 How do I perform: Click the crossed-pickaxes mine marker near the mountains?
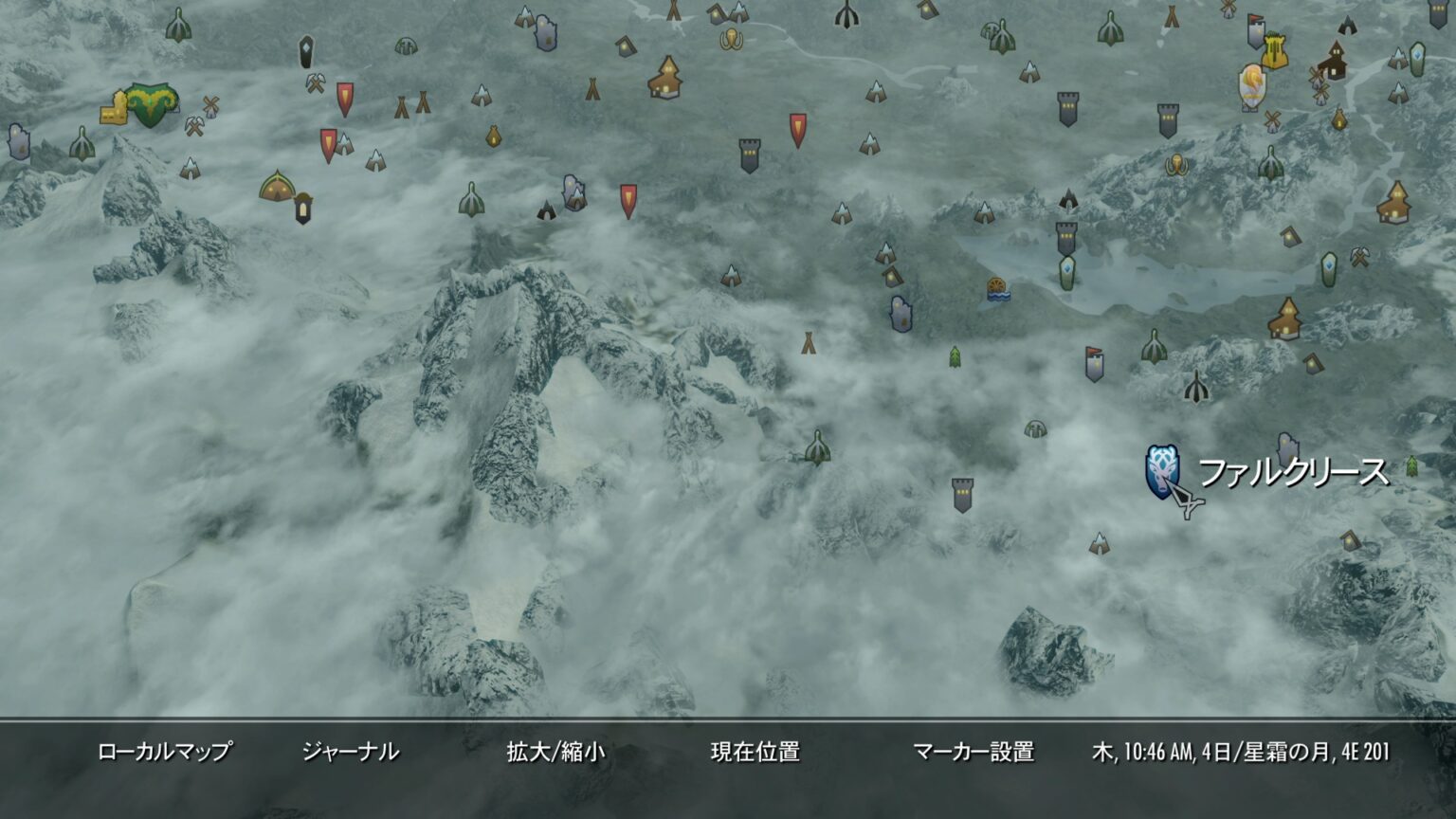coord(194,125)
